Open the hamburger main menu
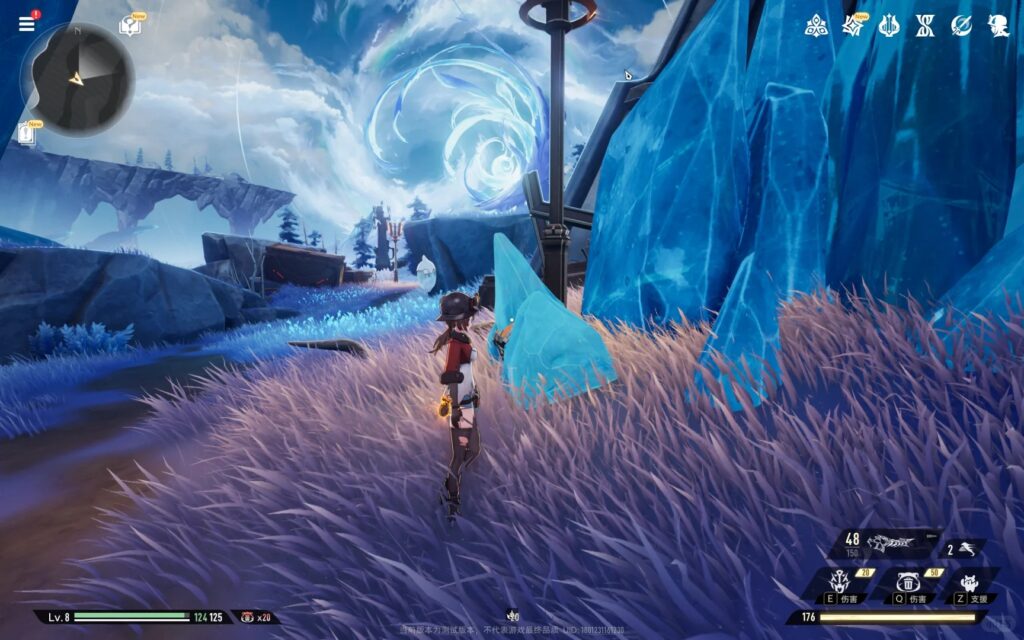 pyautogui.click(x=26, y=24)
